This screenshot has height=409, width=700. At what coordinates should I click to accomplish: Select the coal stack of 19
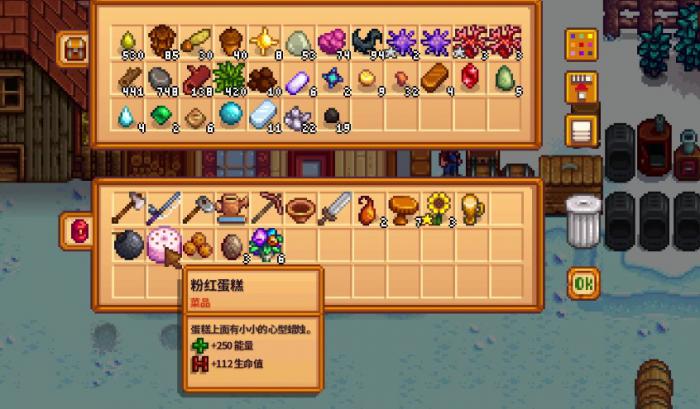pyautogui.click(x=333, y=115)
